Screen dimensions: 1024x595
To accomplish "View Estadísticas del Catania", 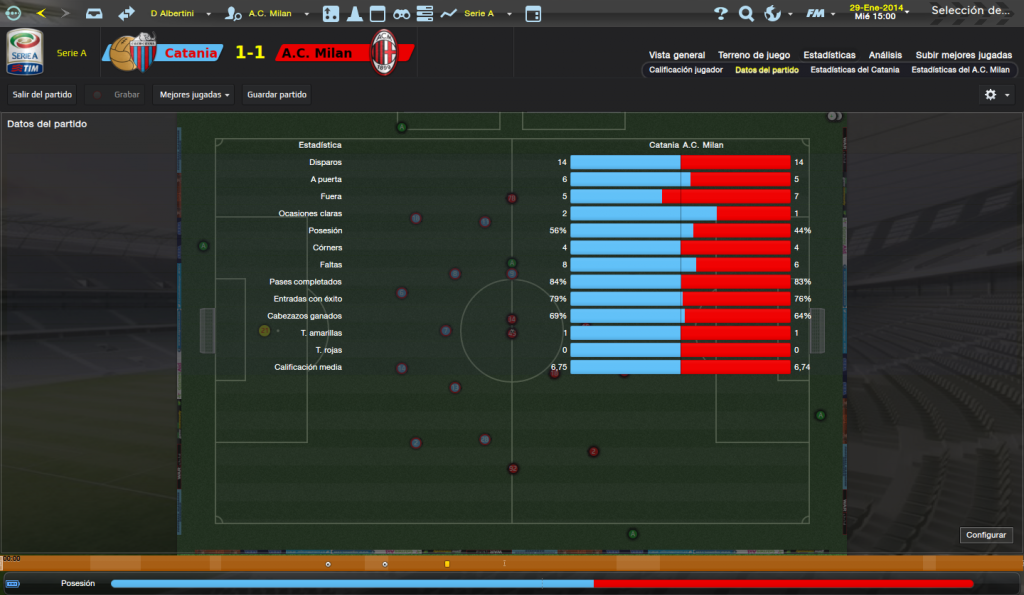I will pos(854,70).
